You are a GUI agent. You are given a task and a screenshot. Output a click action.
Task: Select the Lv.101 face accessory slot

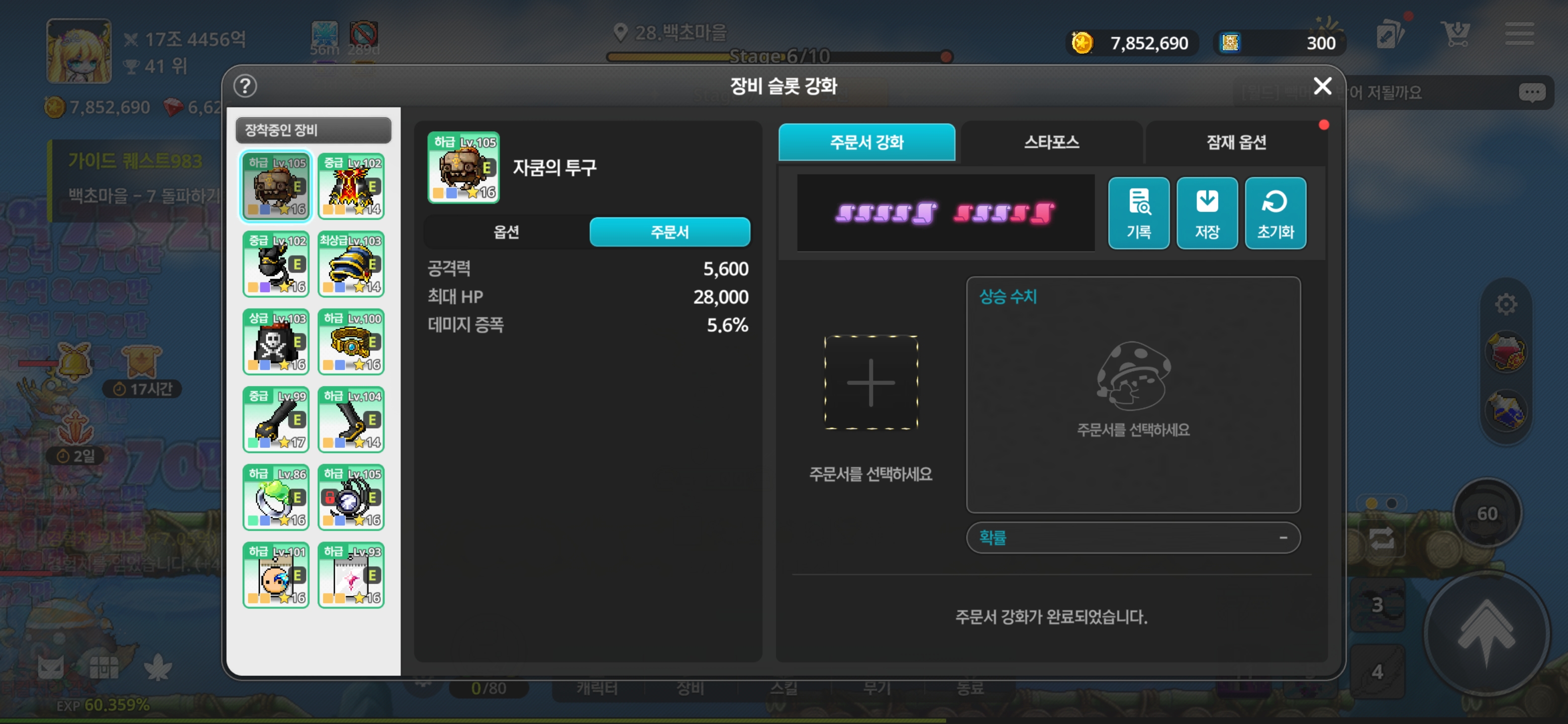[x=276, y=575]
